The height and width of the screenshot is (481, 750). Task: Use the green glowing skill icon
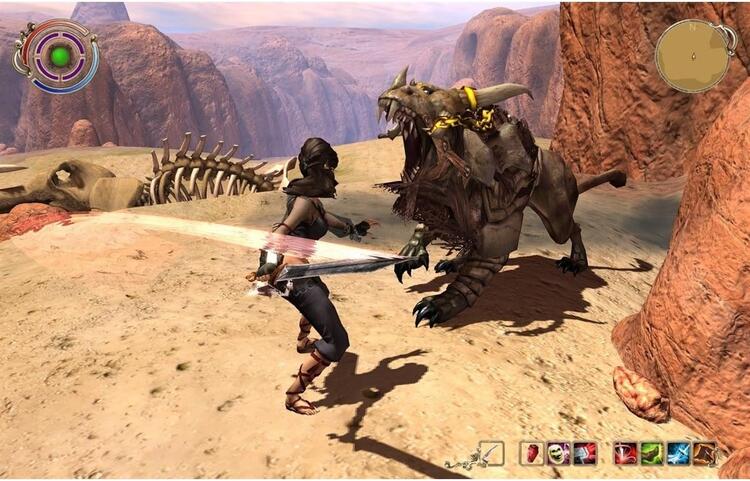coord(652,453)
